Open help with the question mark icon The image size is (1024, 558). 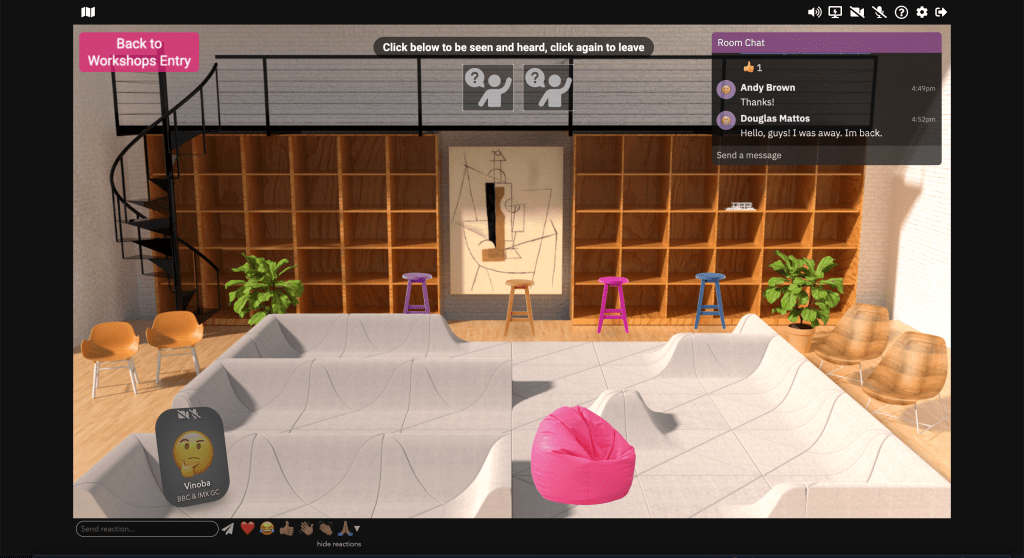click(901, 12)
